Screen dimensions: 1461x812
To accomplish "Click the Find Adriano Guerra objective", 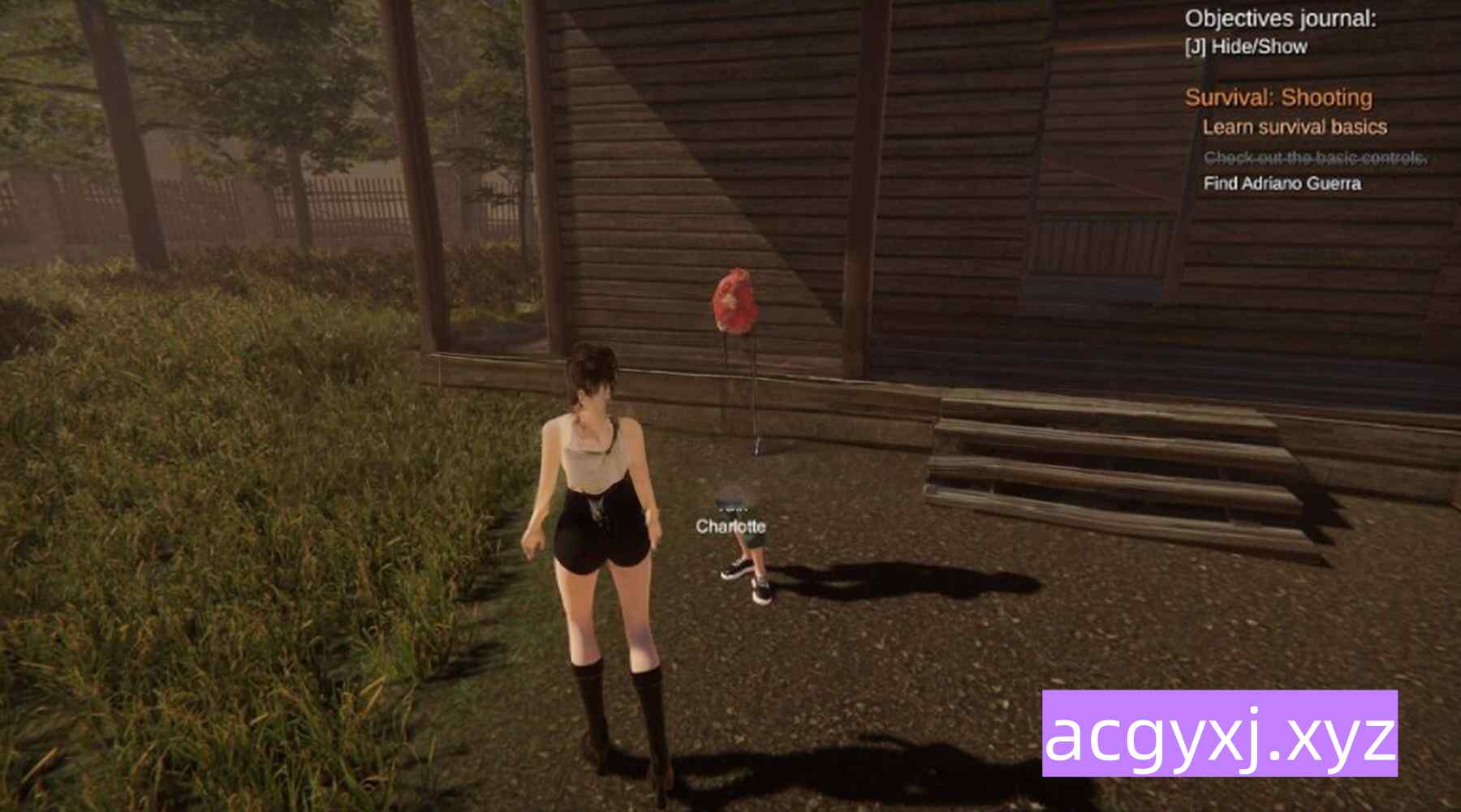I will pos(1282,183).
